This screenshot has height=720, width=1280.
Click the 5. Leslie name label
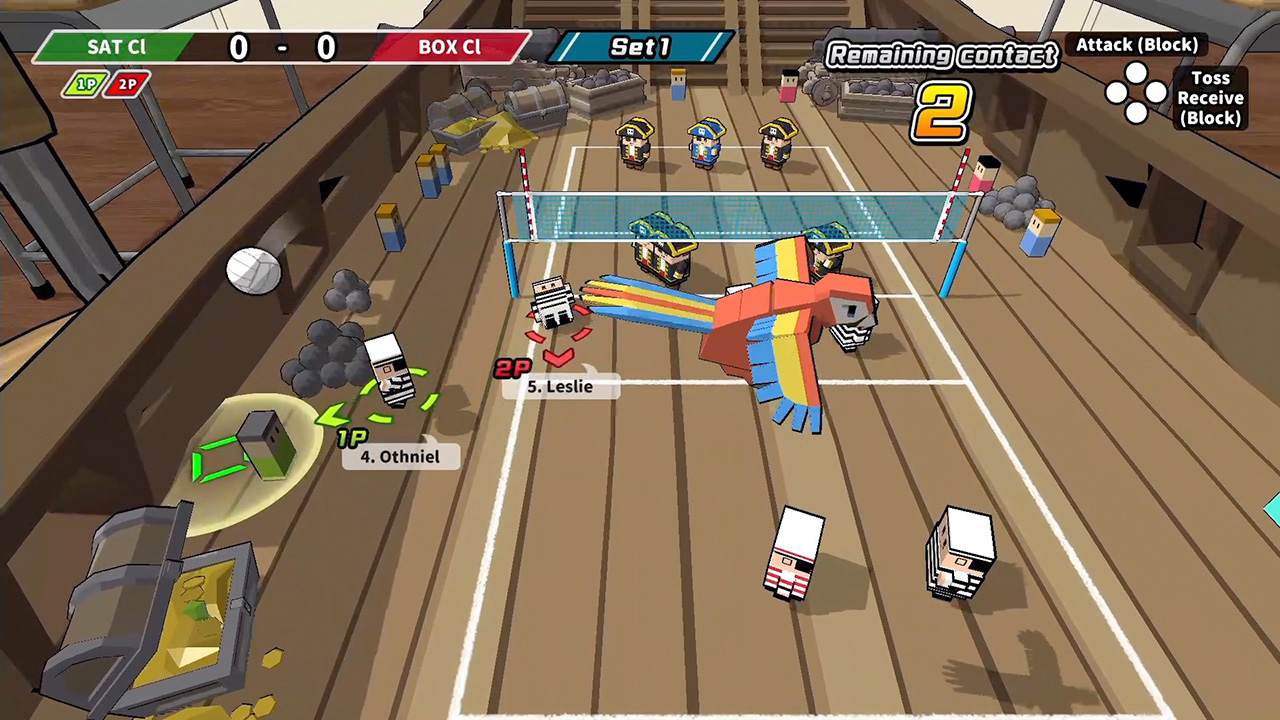[560, 387]
